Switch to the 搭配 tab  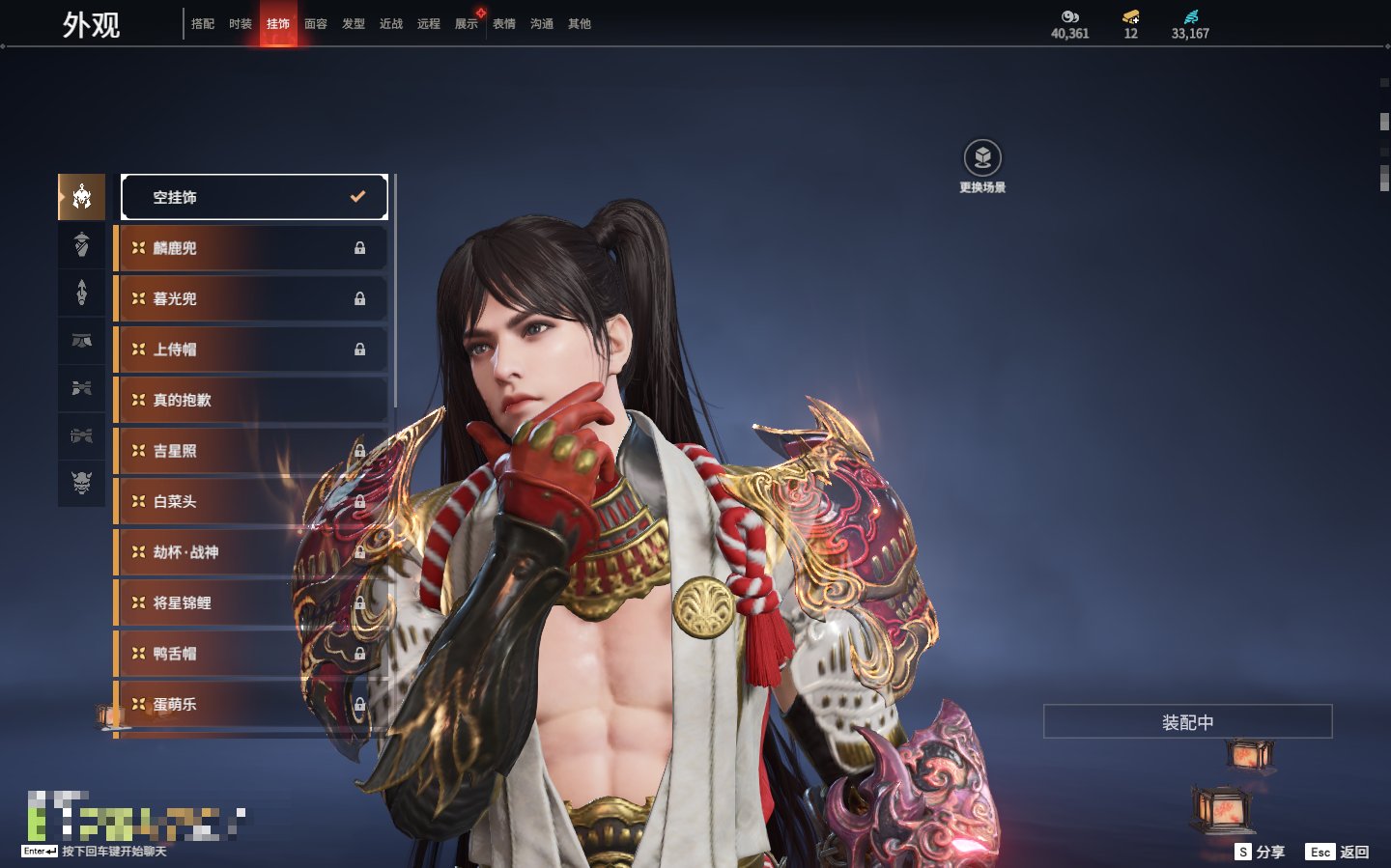click(203, 24)
